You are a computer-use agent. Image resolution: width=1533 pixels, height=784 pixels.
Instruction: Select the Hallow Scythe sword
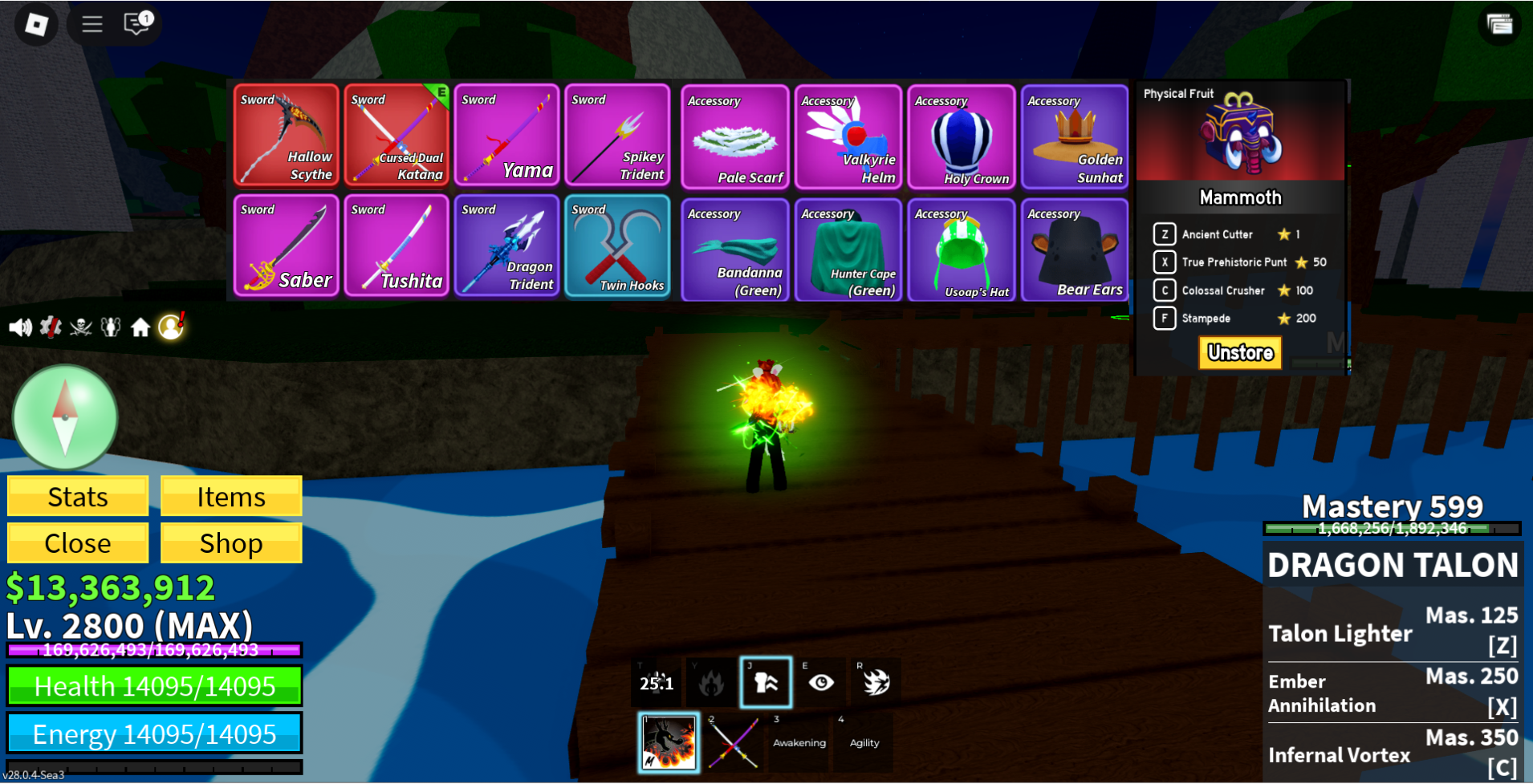point(286,135)
